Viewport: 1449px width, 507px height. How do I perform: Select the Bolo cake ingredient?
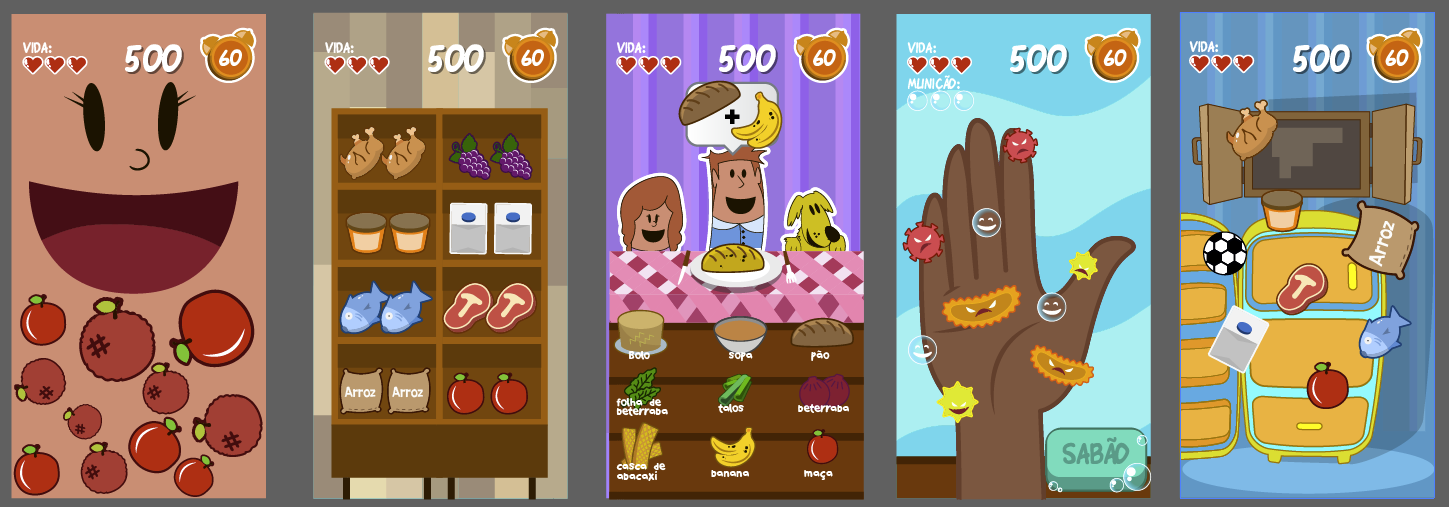640,331
